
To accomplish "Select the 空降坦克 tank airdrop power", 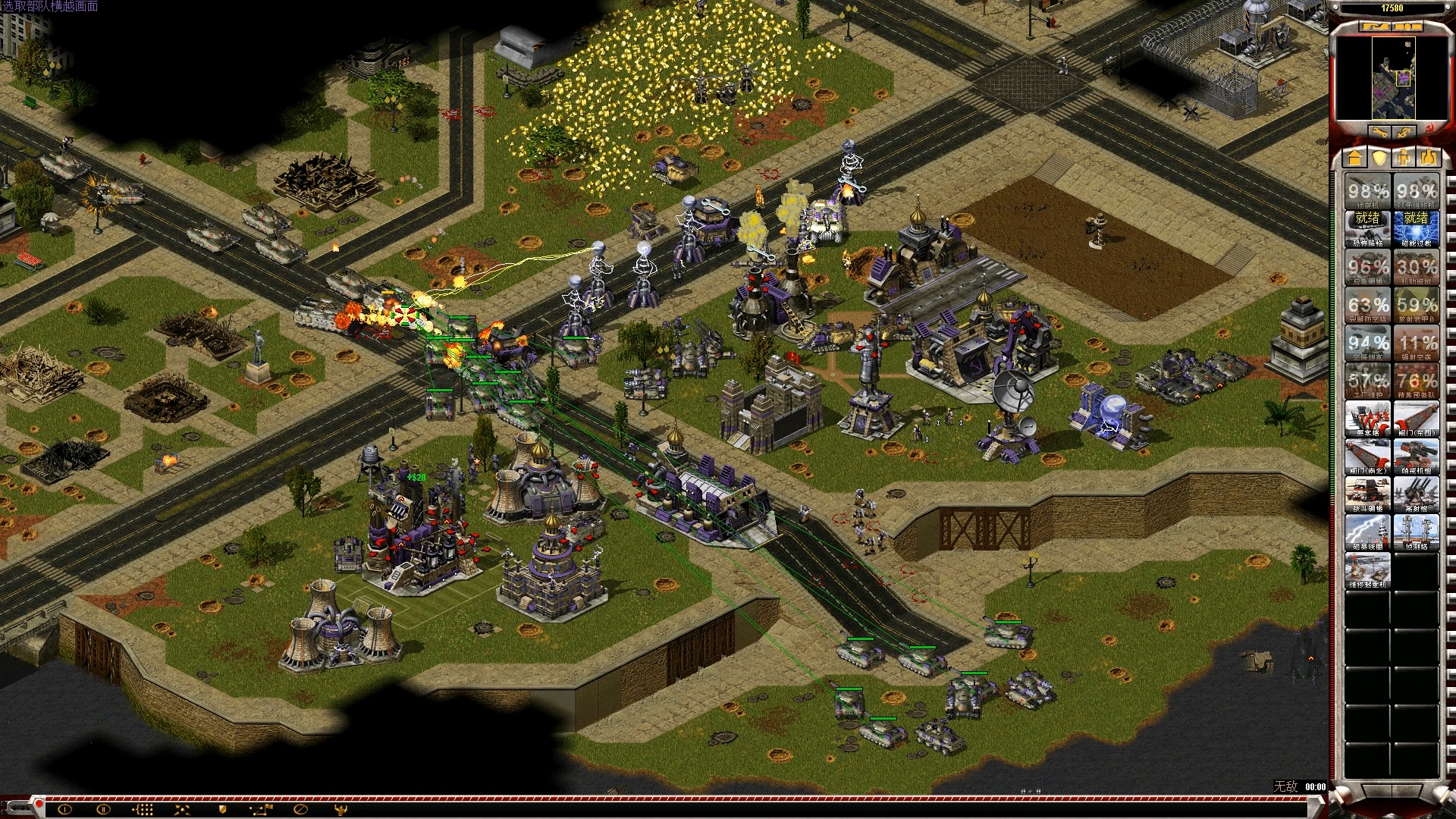I will [x=1368, y=342].
